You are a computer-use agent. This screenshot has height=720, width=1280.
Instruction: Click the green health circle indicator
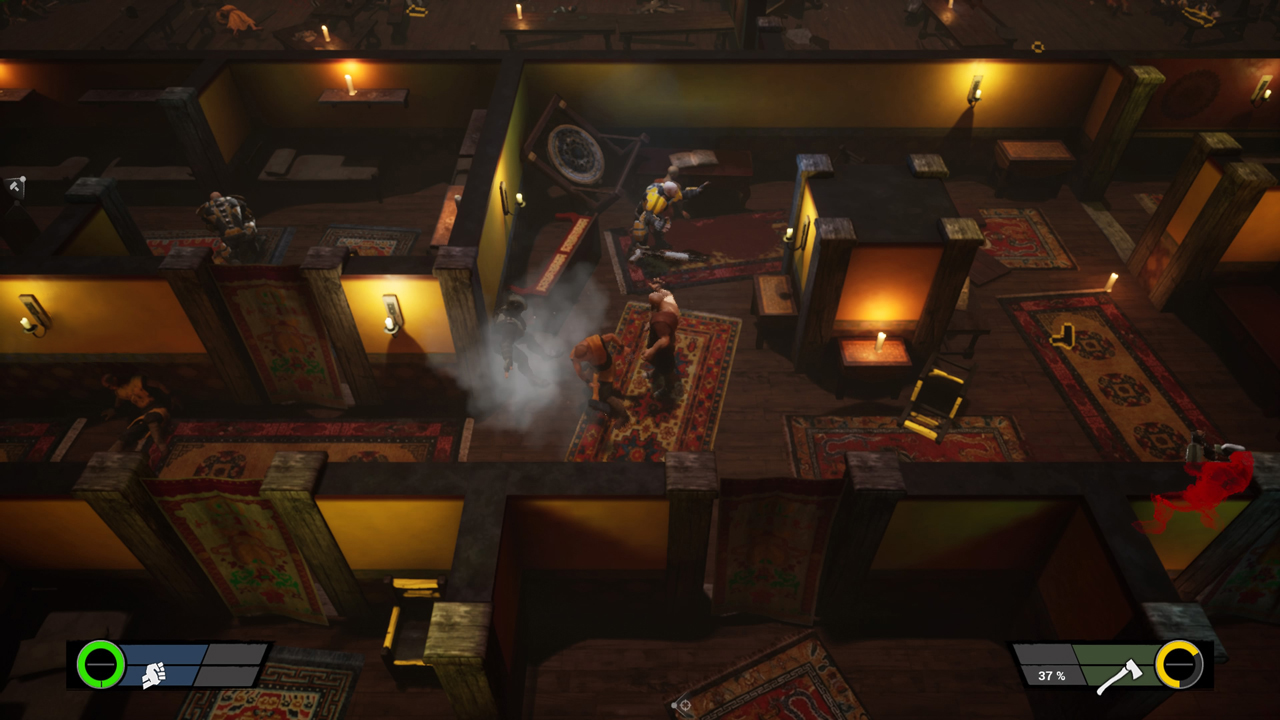coord(99,666)
